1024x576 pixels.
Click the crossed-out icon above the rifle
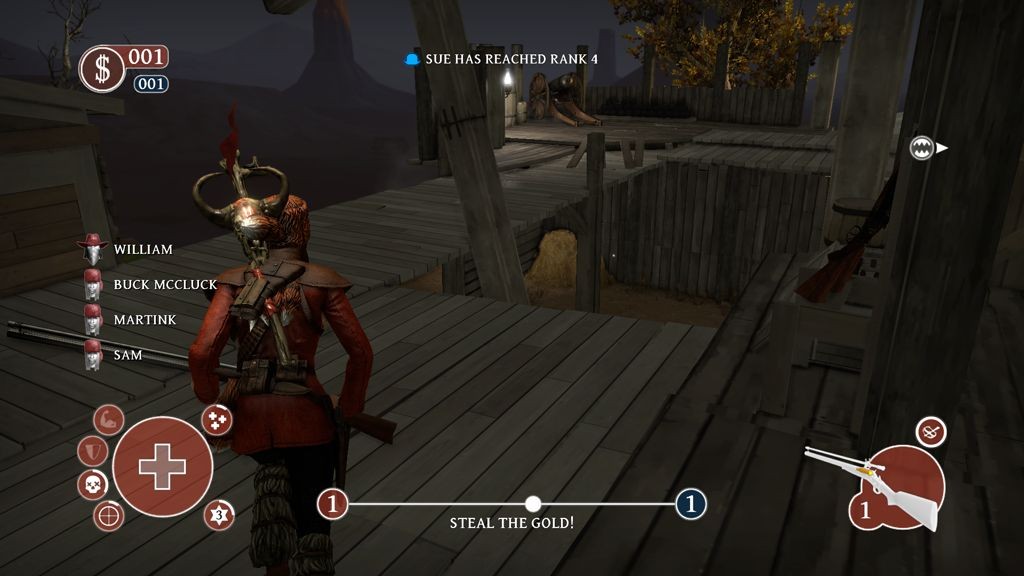pyautogui.click(x=931, y=432)
